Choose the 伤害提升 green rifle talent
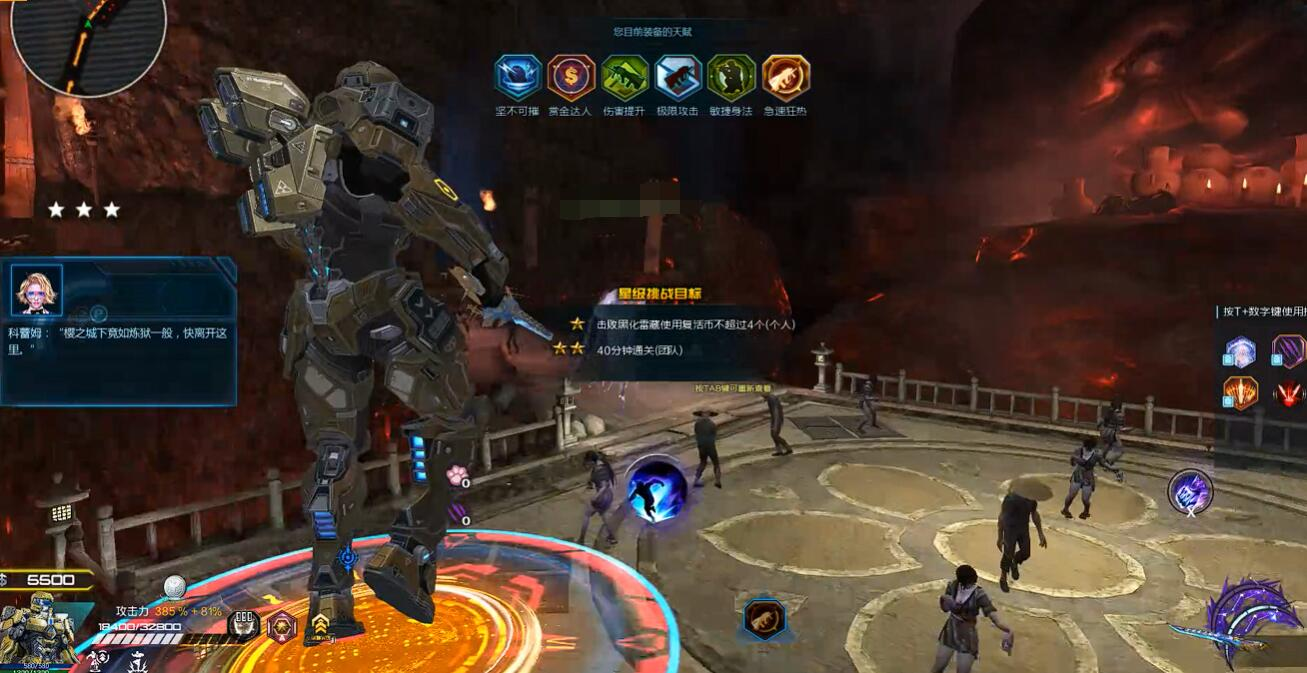Screen dimensions: 1307x673 625,77
